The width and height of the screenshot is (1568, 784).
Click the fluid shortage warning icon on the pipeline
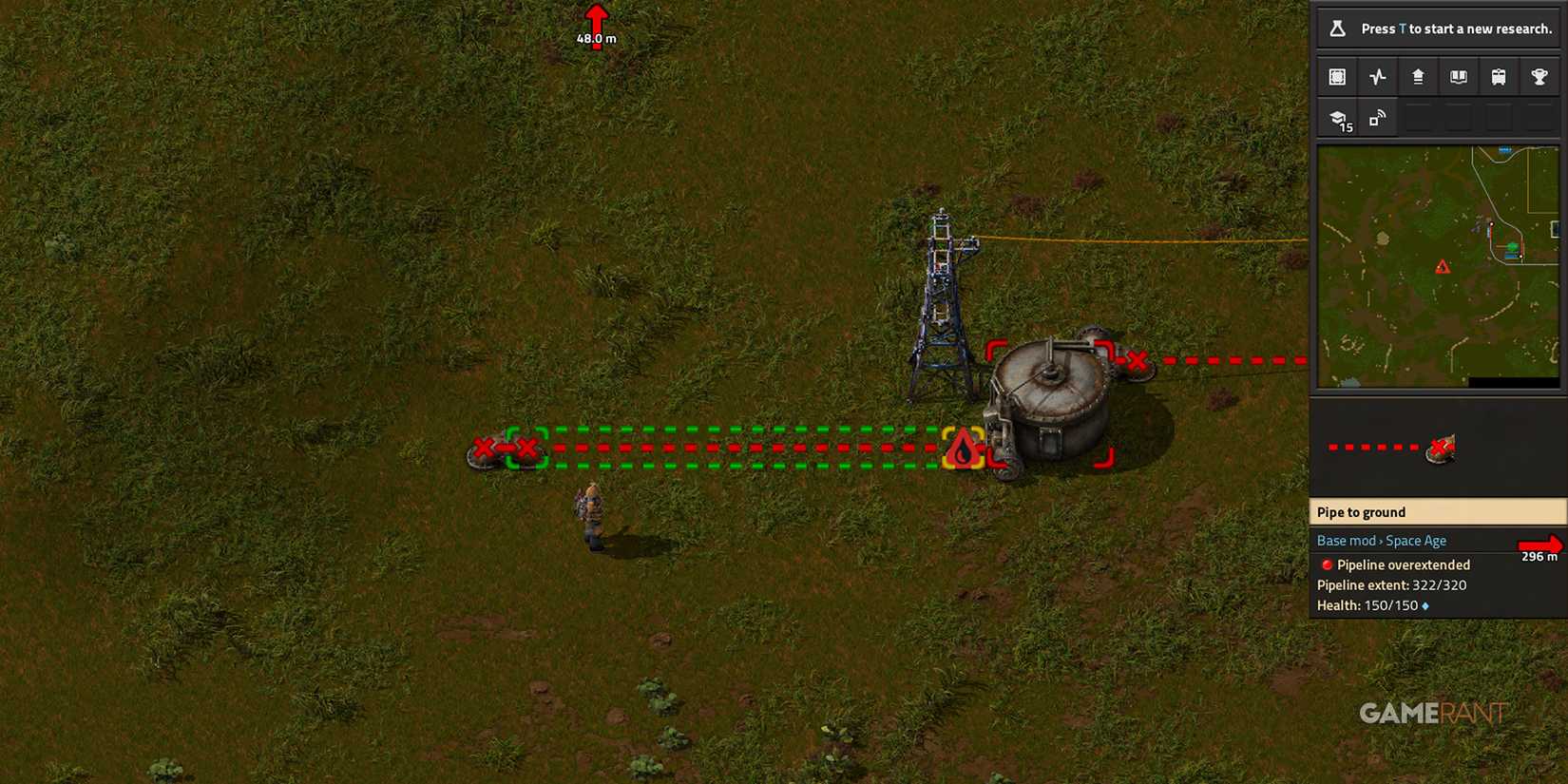coord(963,449)
